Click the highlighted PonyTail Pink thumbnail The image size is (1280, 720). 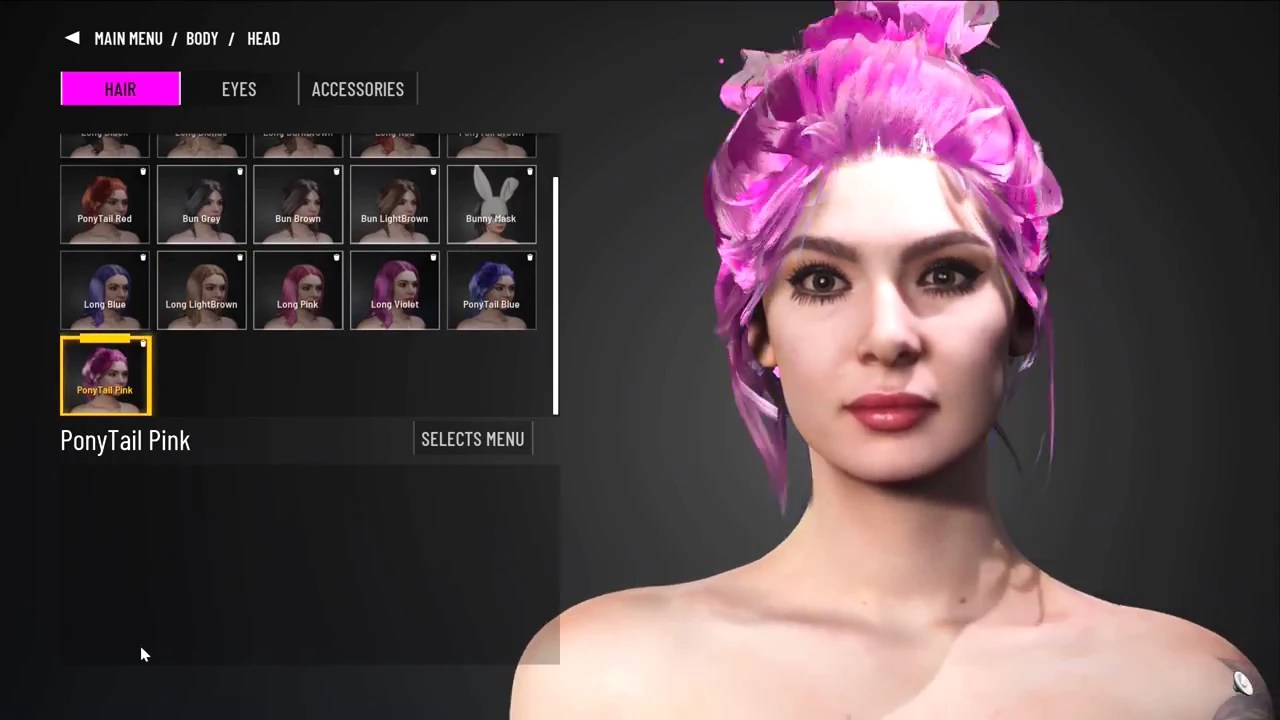(105, 375)
